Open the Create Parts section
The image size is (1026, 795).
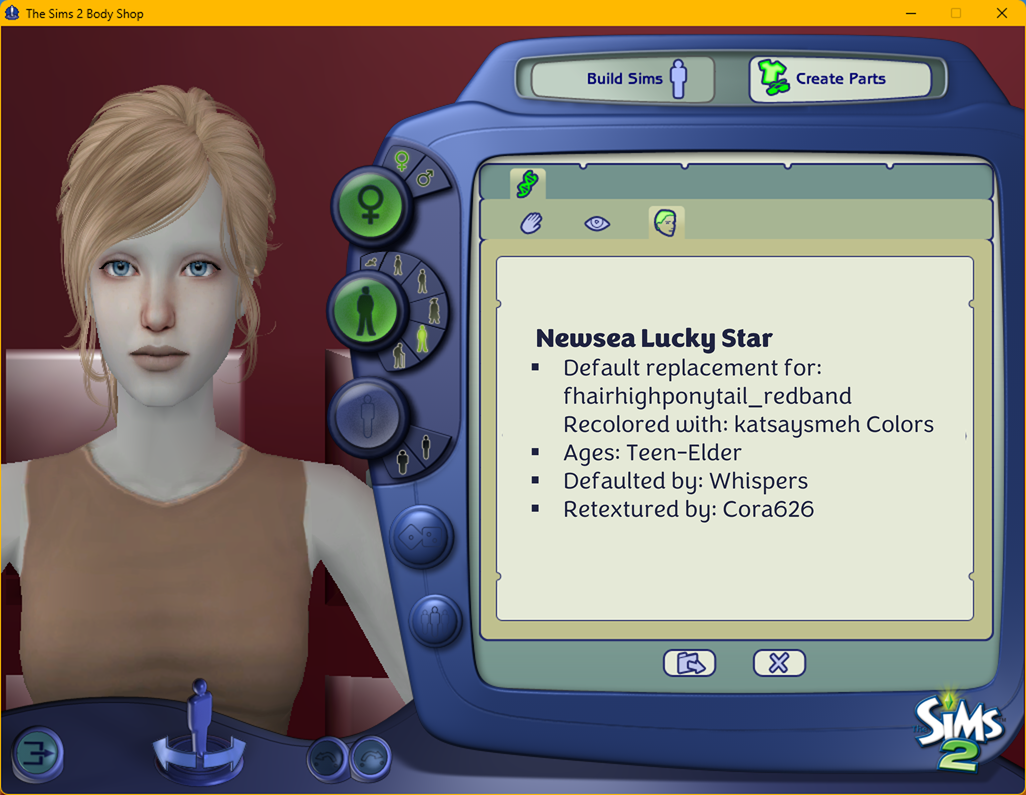pos(840,79)
